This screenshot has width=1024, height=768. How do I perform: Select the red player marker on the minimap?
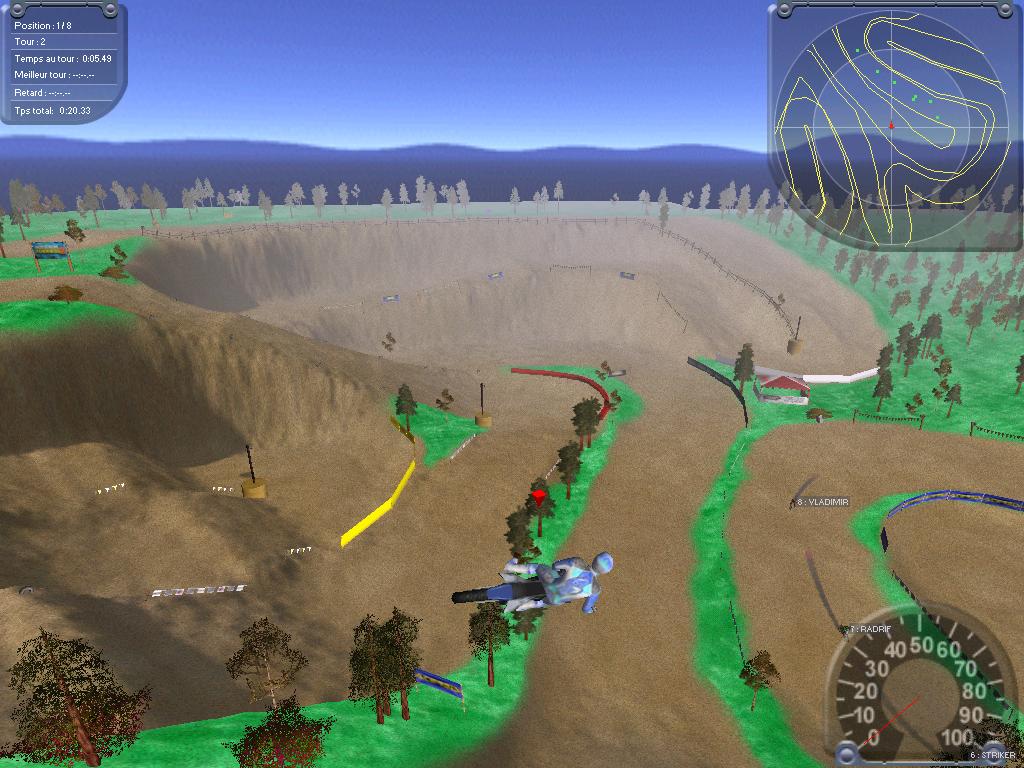coord(891,126)
